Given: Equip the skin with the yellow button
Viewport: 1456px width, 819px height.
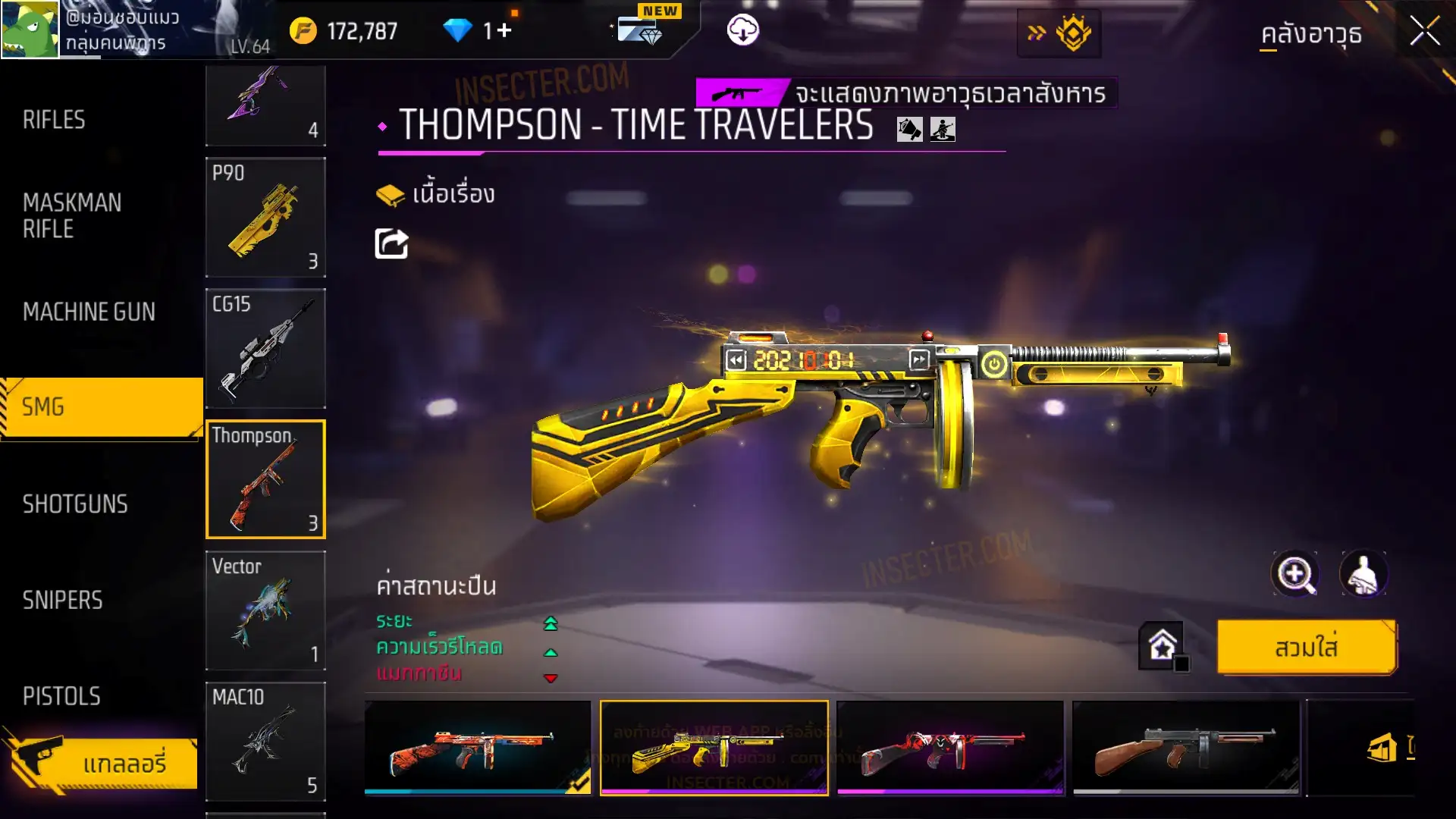Looking at the screenshot, I should coord(1306,648).
